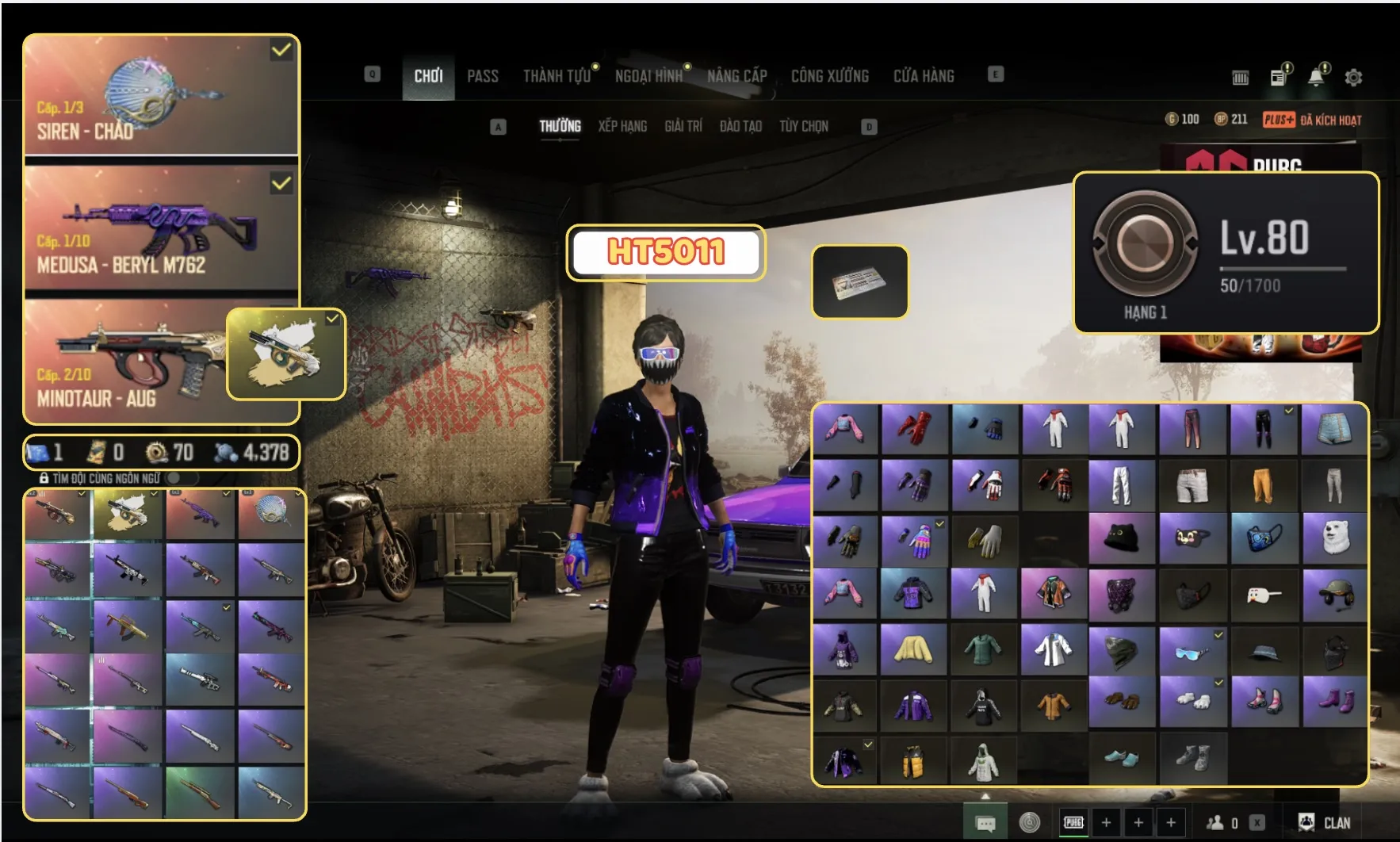Open the CÔNG XƯỞNG tab
The width and height of the screenshot is (1400, 842).
point(829,76)
